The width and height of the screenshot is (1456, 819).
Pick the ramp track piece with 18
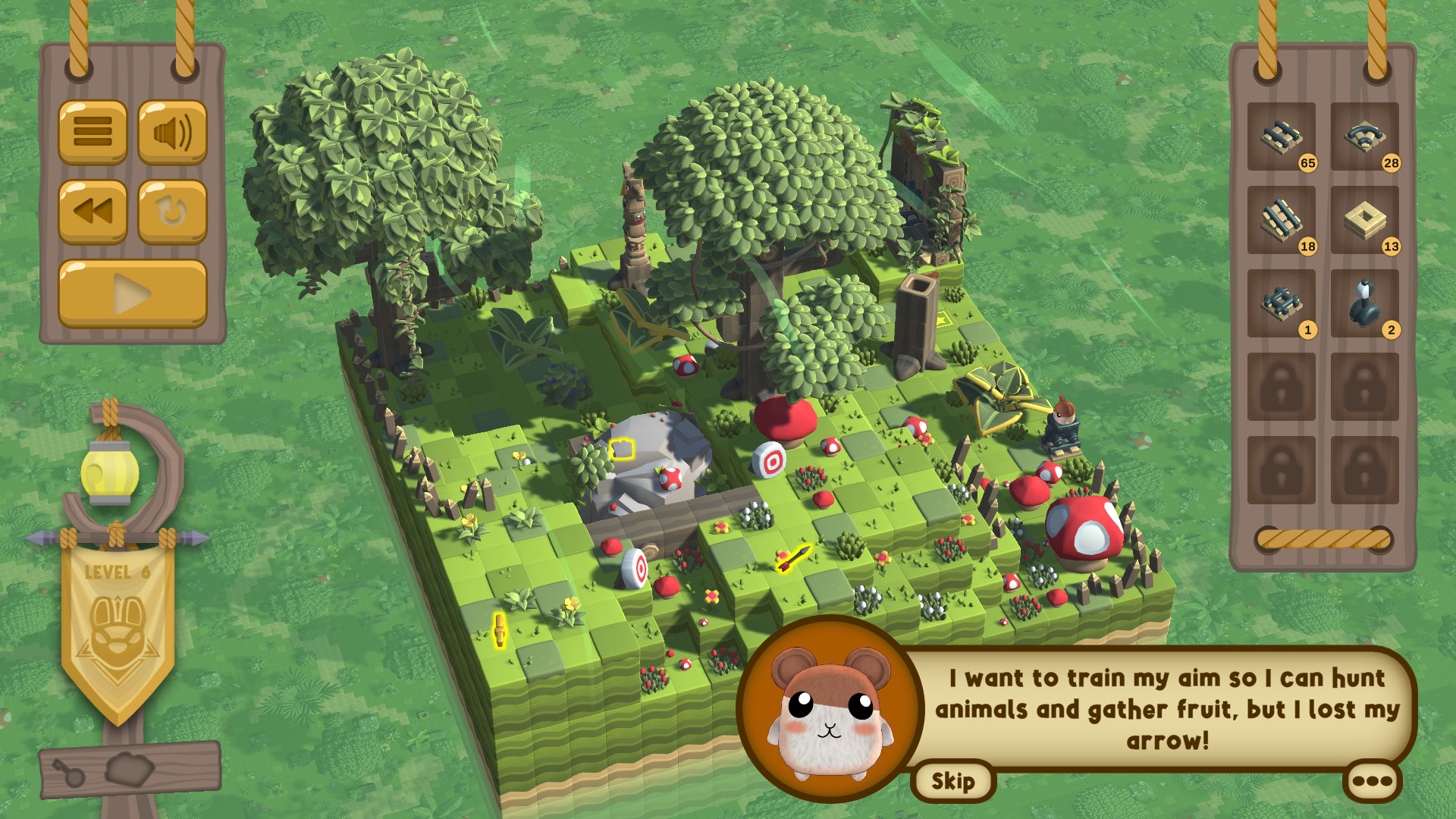[1282, 220]
